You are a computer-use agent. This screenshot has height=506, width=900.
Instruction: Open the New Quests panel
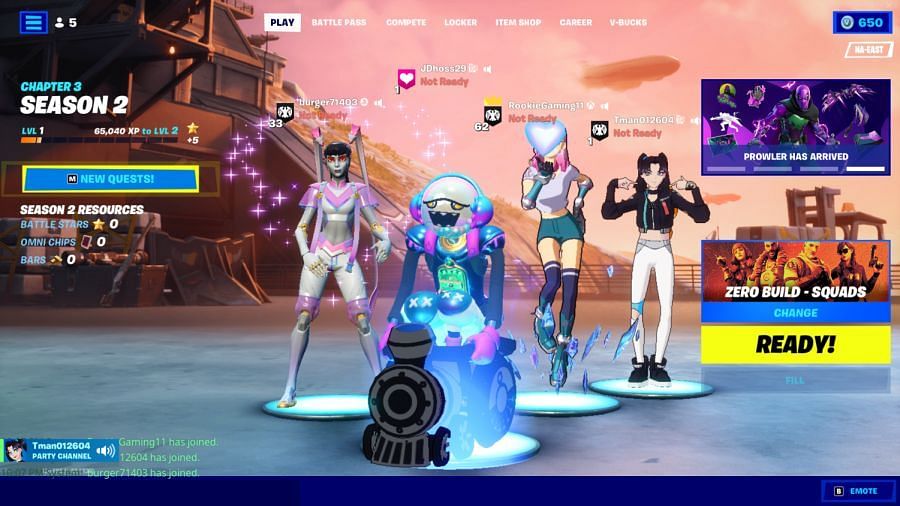click(x=110, y=179)
